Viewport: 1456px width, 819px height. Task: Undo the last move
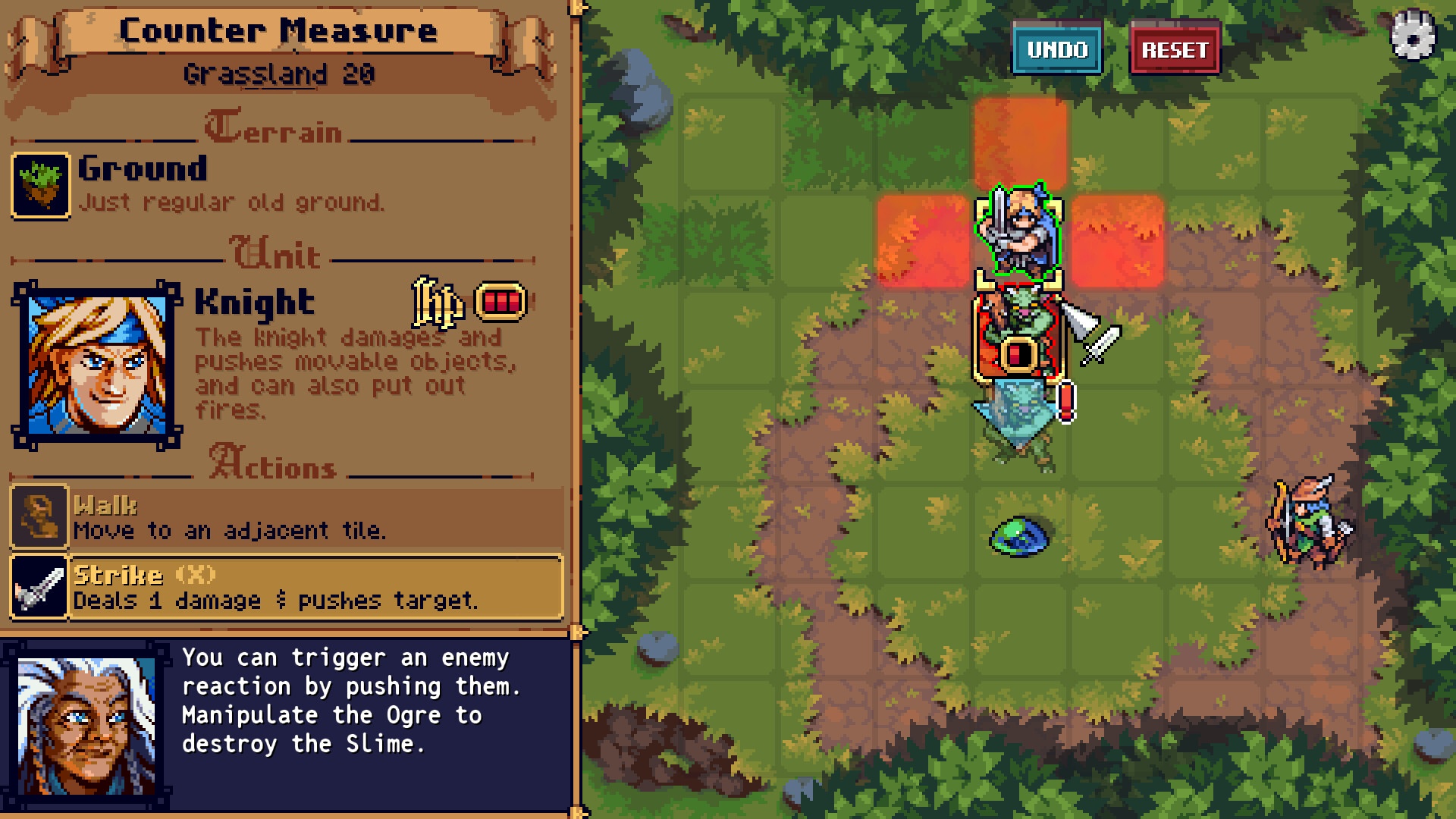point(1057,49)
